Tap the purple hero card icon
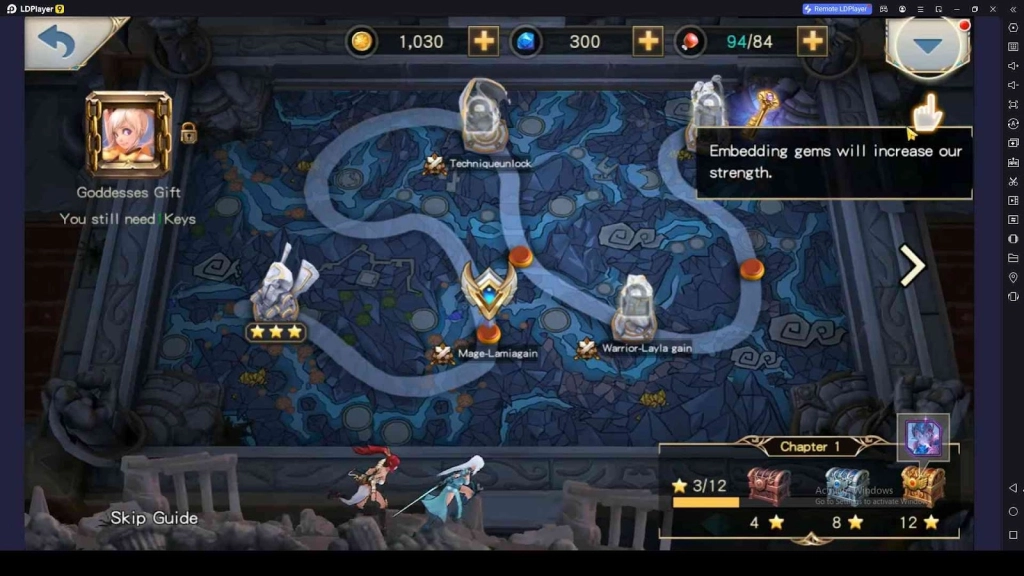This screenshot has width=1024, height=576. 922,437
